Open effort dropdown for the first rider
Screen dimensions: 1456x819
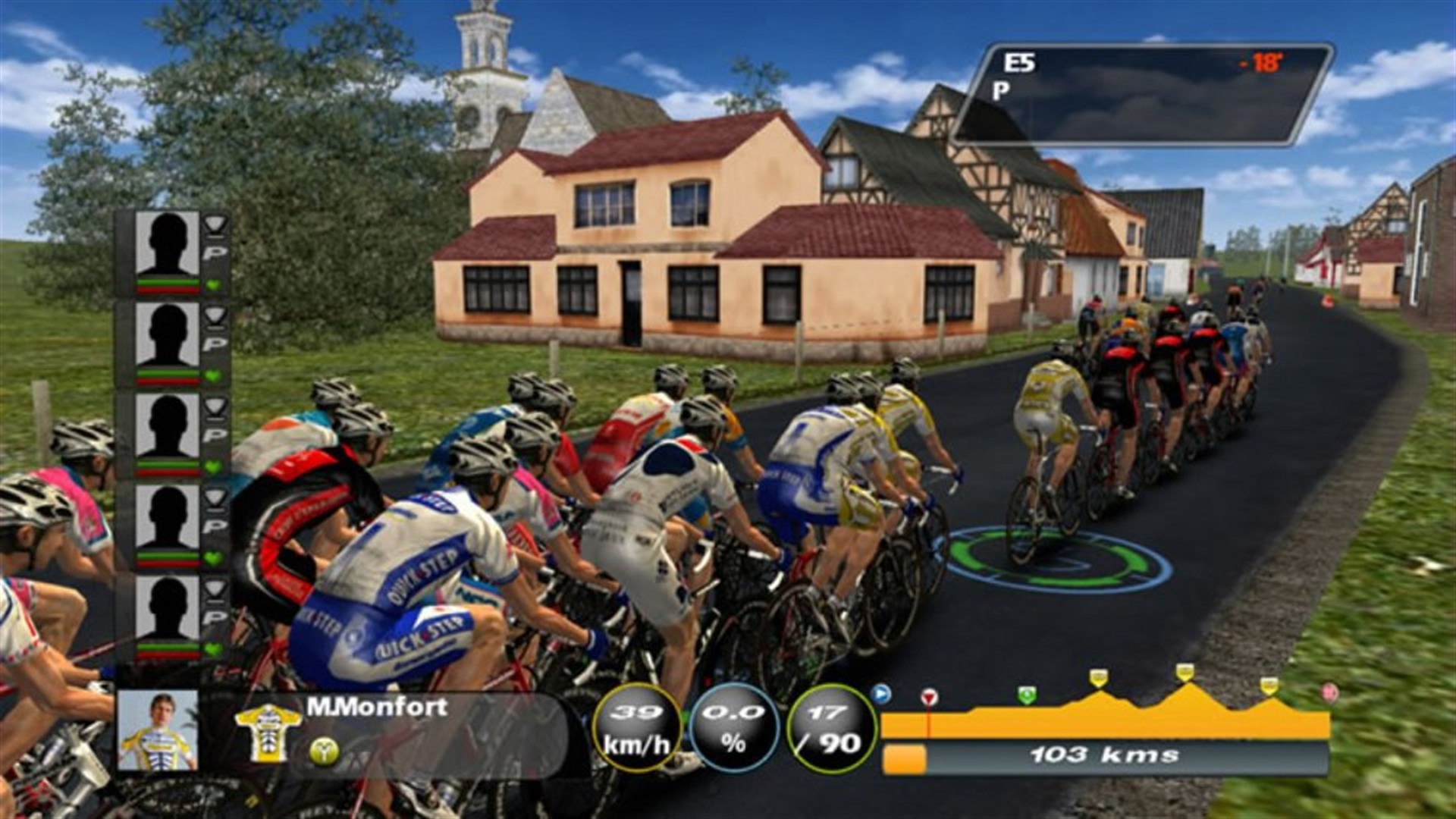pyautogui.click(x=215, y=226)
